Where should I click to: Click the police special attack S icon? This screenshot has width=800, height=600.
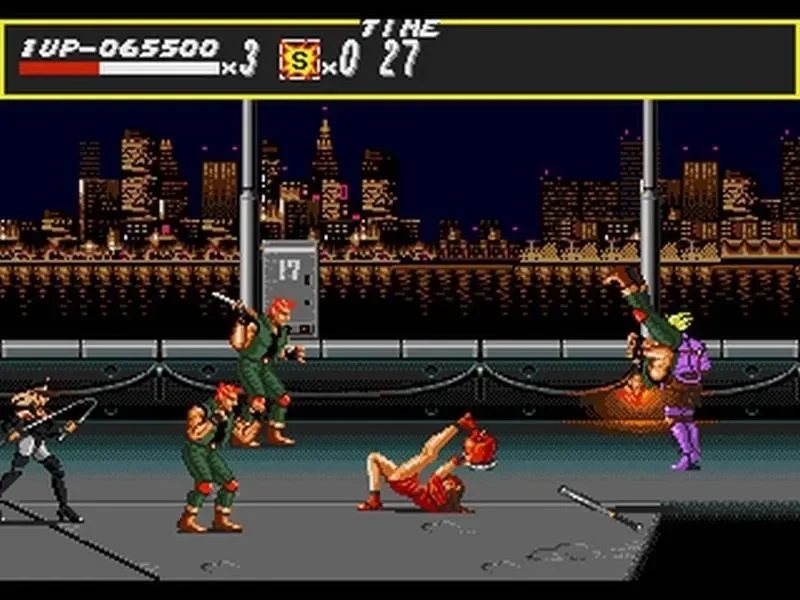coord(299,59)
